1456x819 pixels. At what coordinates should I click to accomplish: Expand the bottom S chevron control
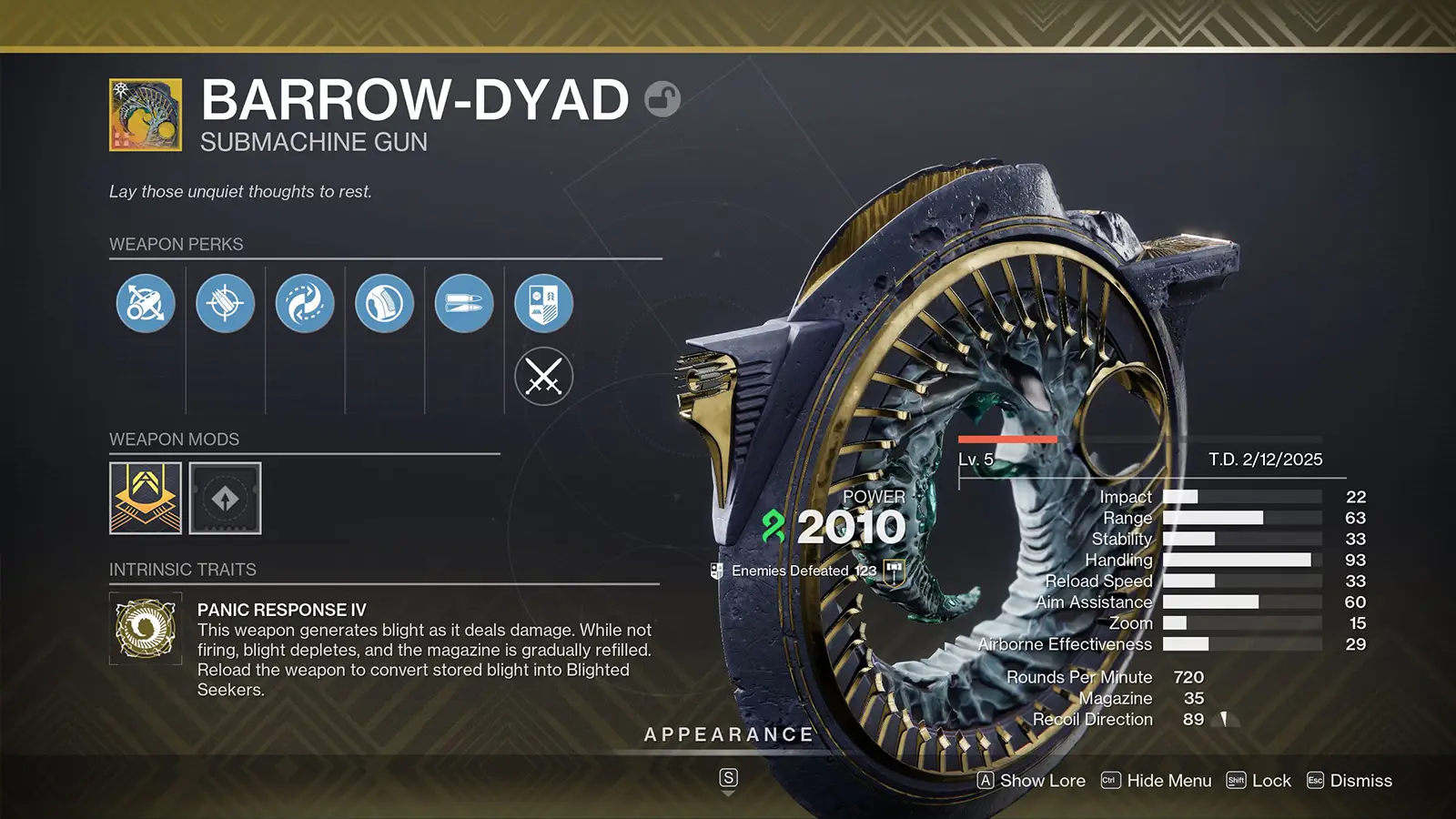click(728, 779)
